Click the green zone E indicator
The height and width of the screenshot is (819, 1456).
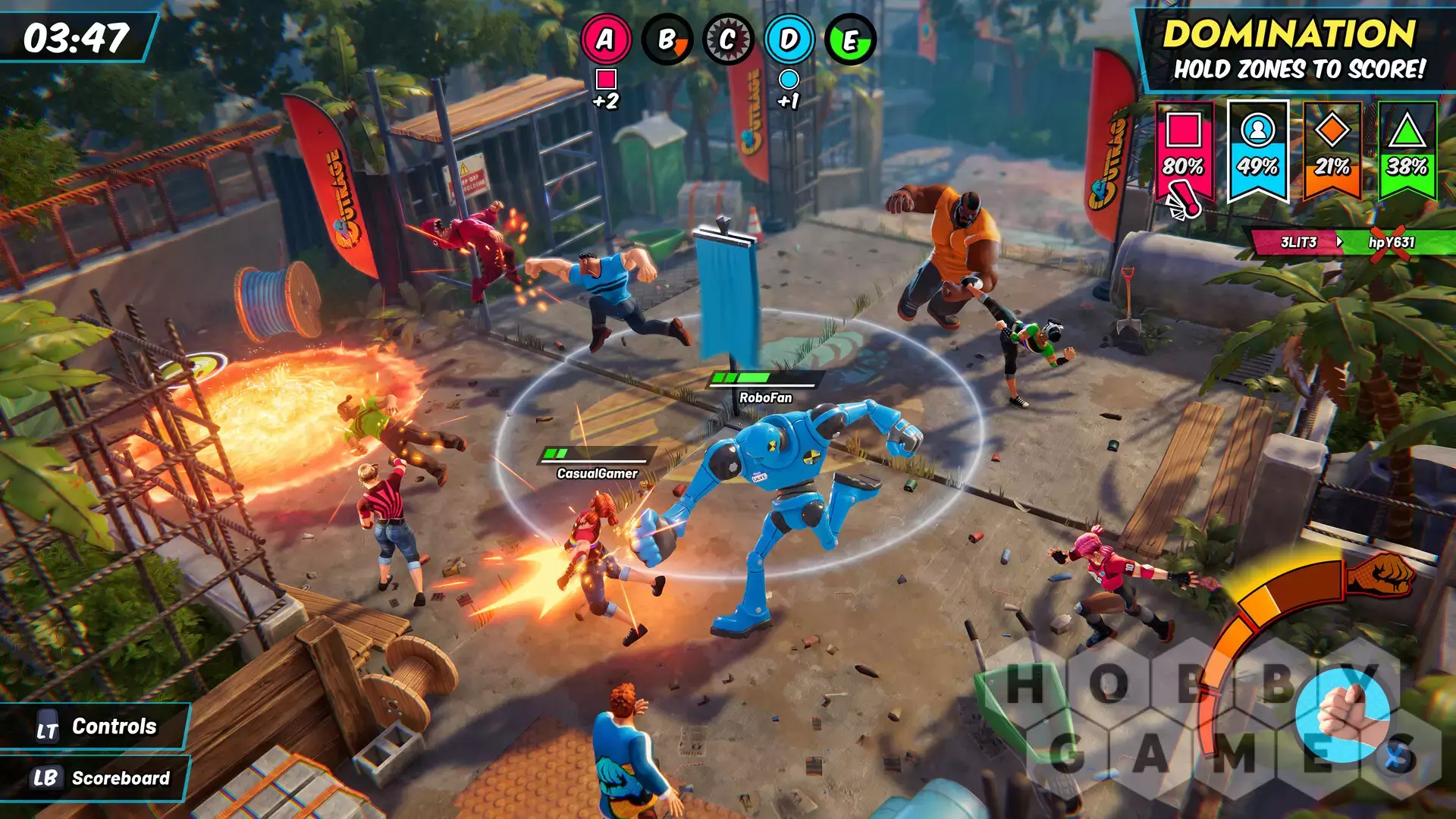pos(851,39)
